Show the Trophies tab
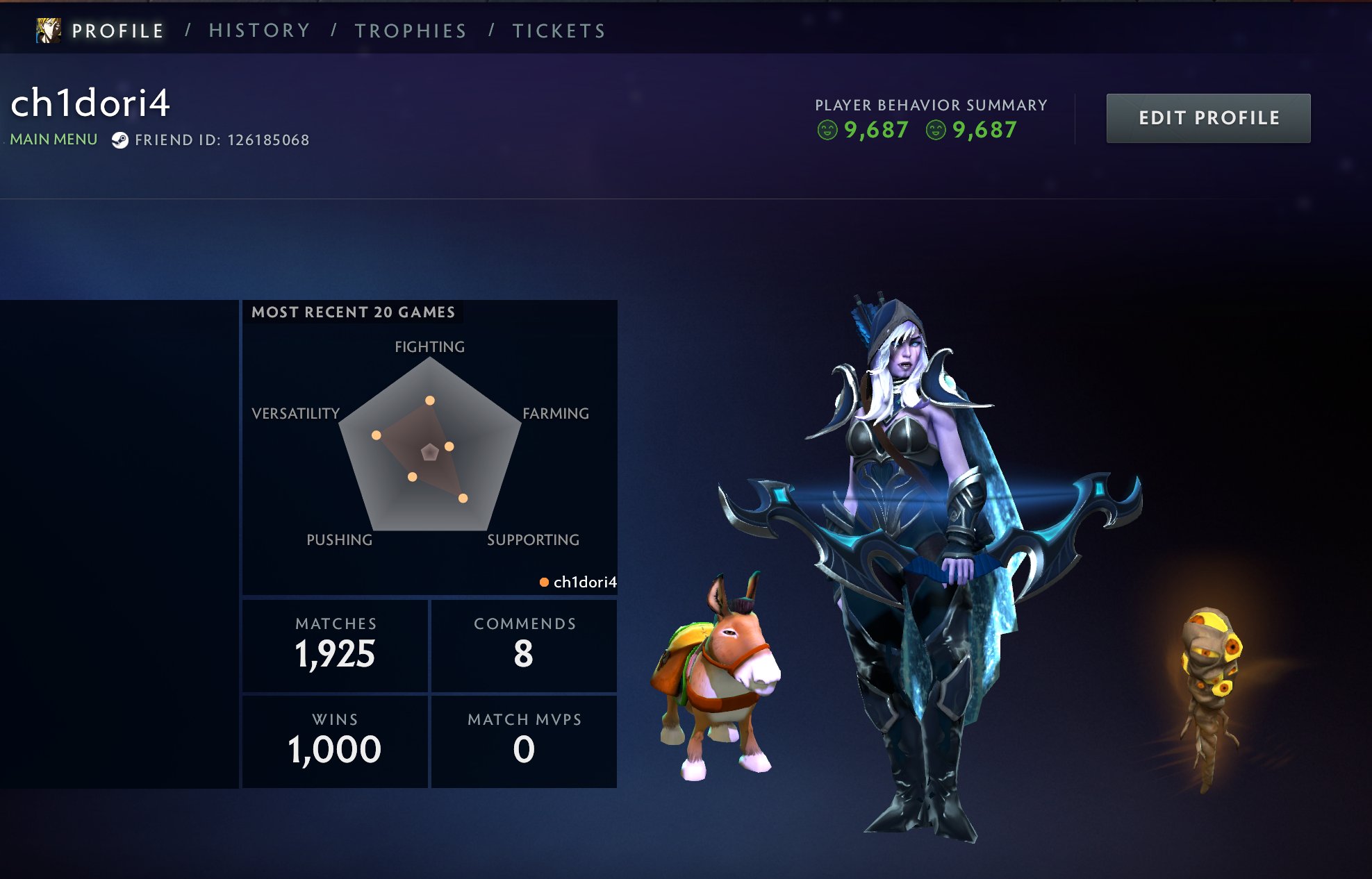This screenshot has width=1372, height=879. pos(411,31)
